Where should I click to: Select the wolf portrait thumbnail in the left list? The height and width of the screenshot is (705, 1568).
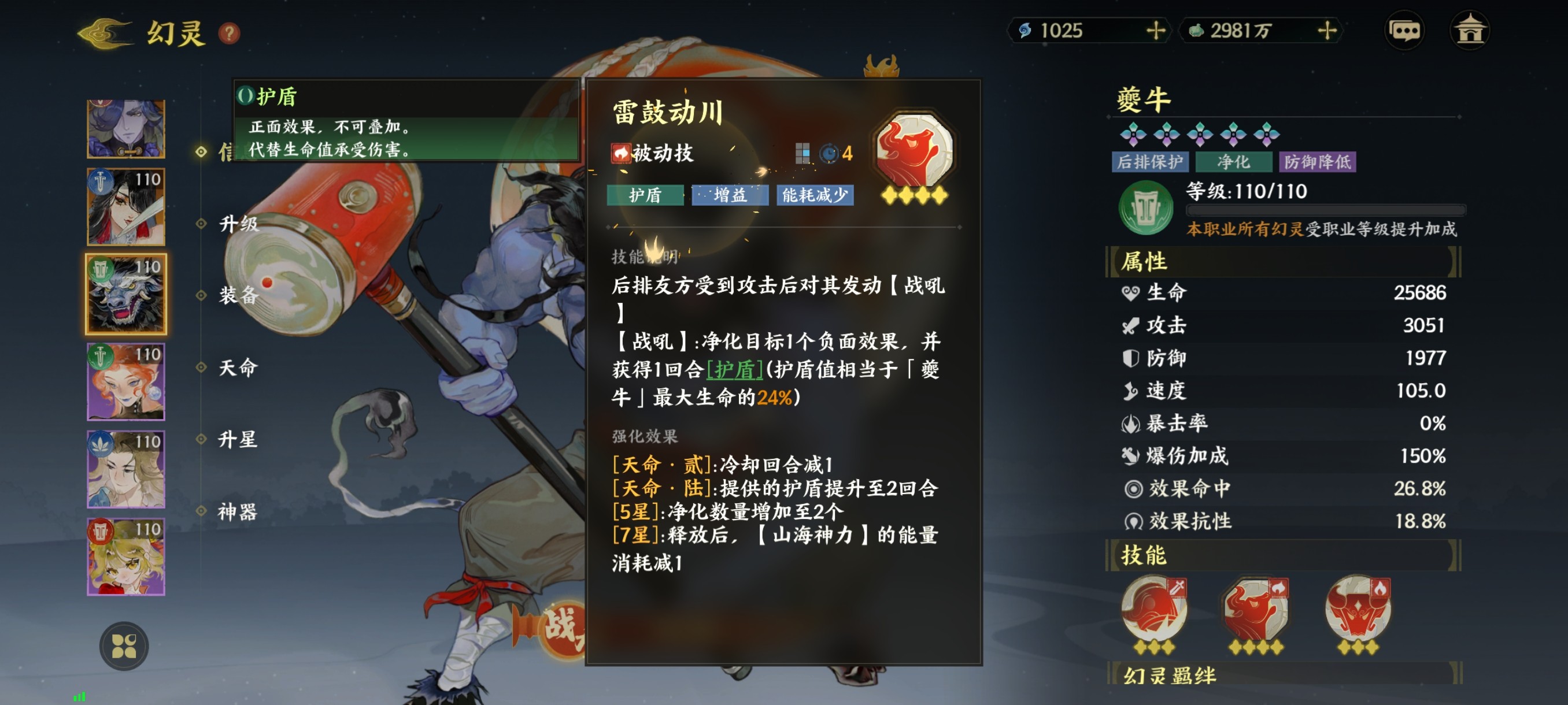coord(125,294)
